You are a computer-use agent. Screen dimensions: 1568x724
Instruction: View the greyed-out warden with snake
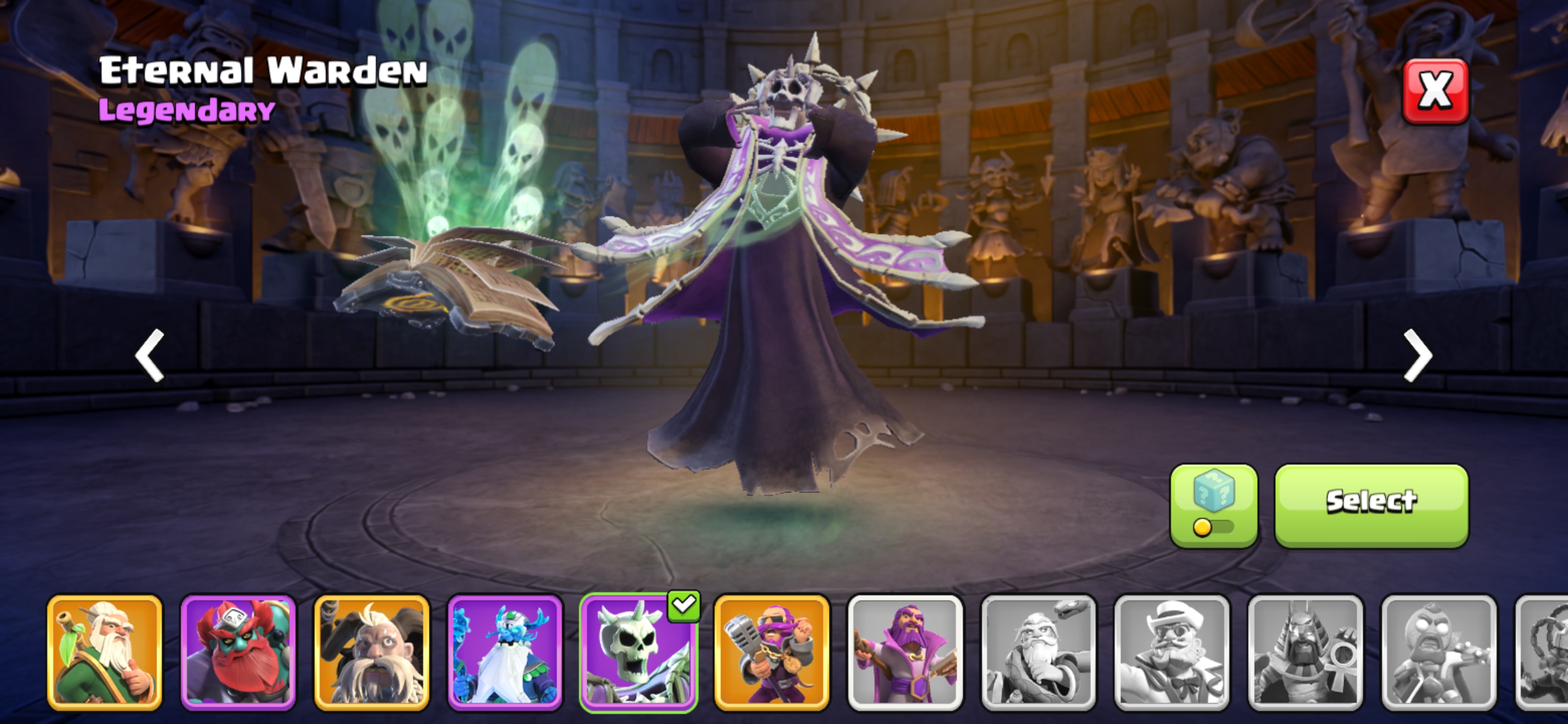coord(1038,652)
